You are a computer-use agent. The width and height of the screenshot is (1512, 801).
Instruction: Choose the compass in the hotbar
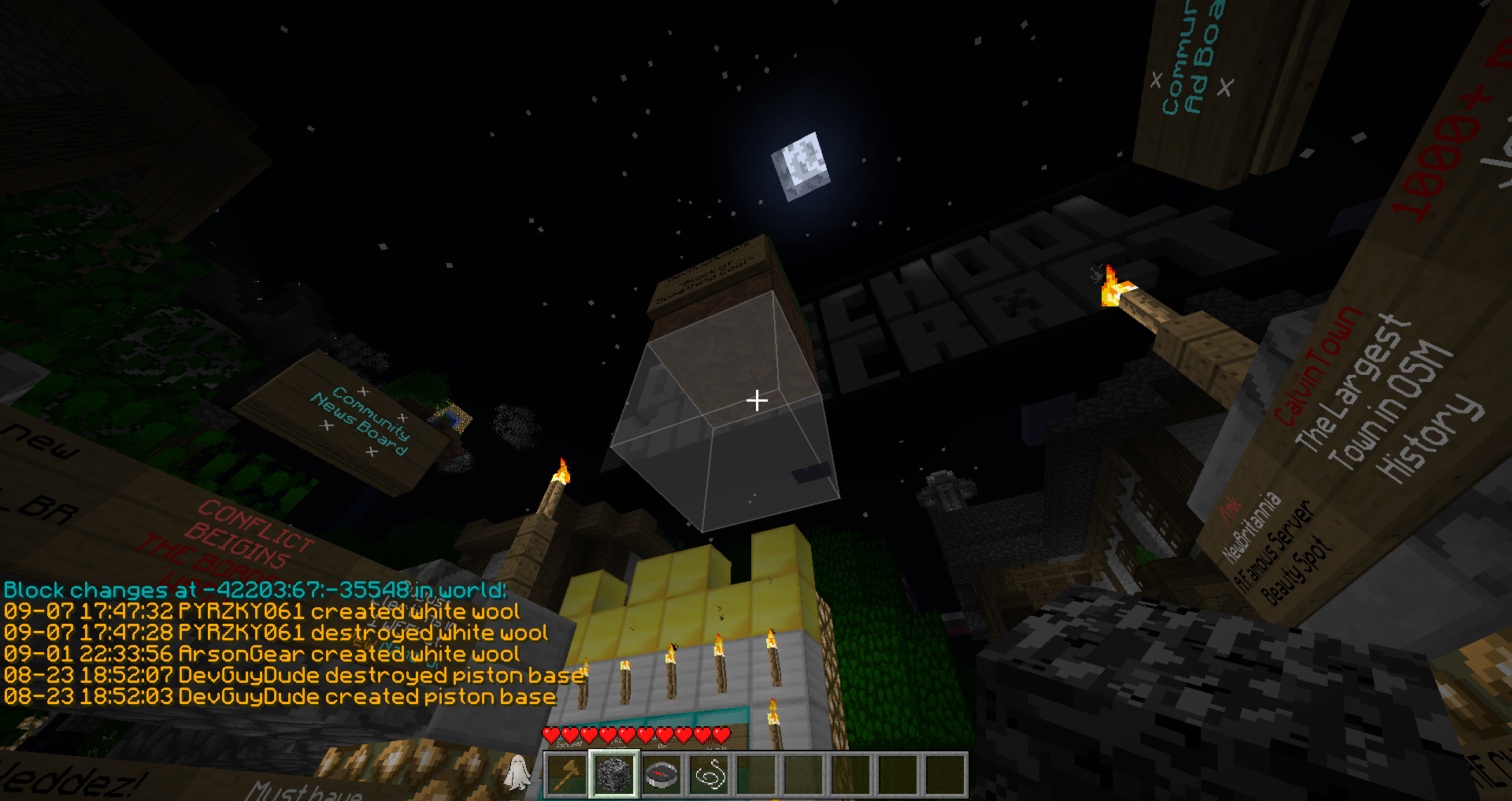pyautogui.click(x=661, y=775)
